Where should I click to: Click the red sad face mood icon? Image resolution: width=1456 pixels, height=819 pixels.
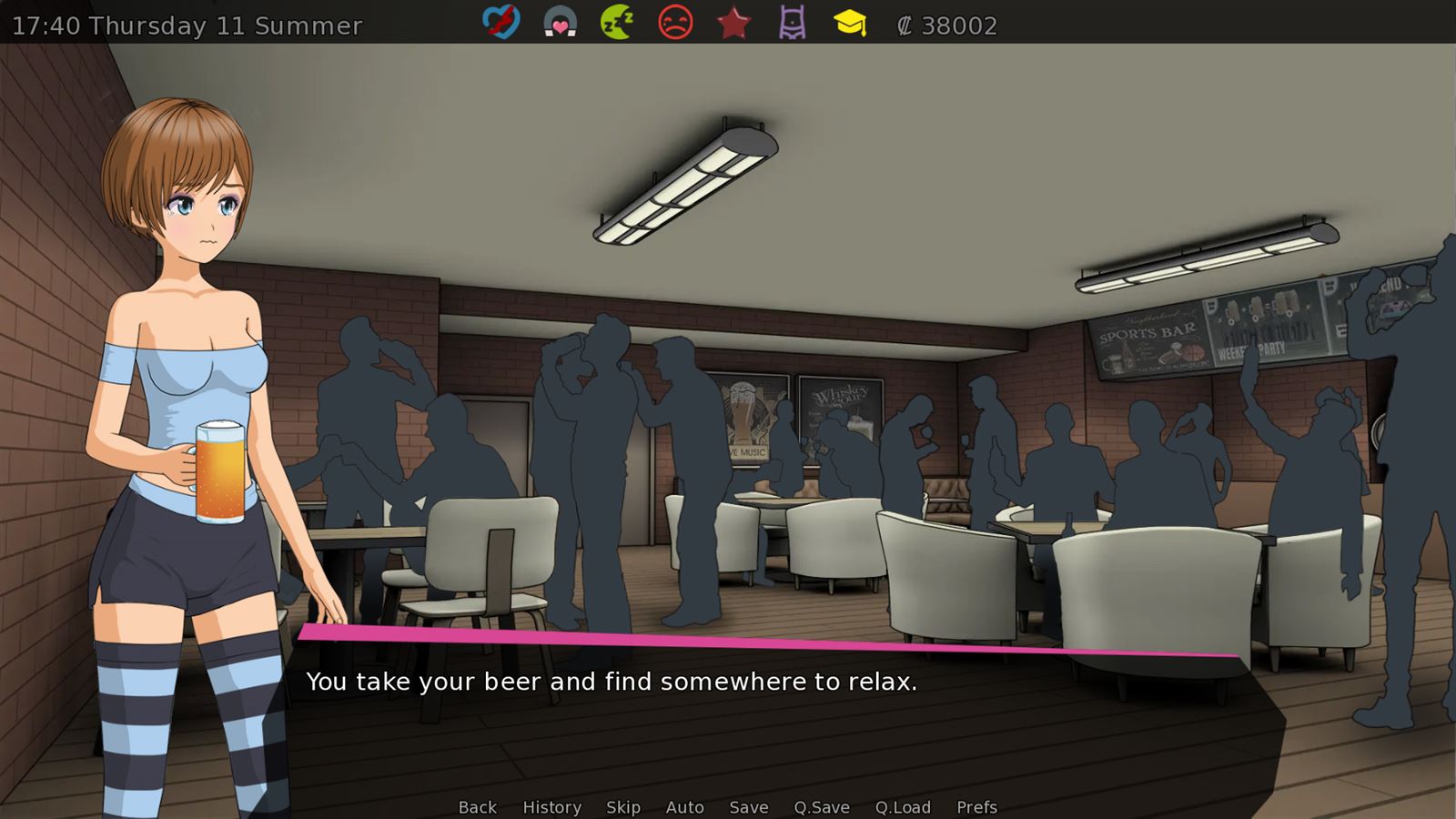[x=675, y=23]
